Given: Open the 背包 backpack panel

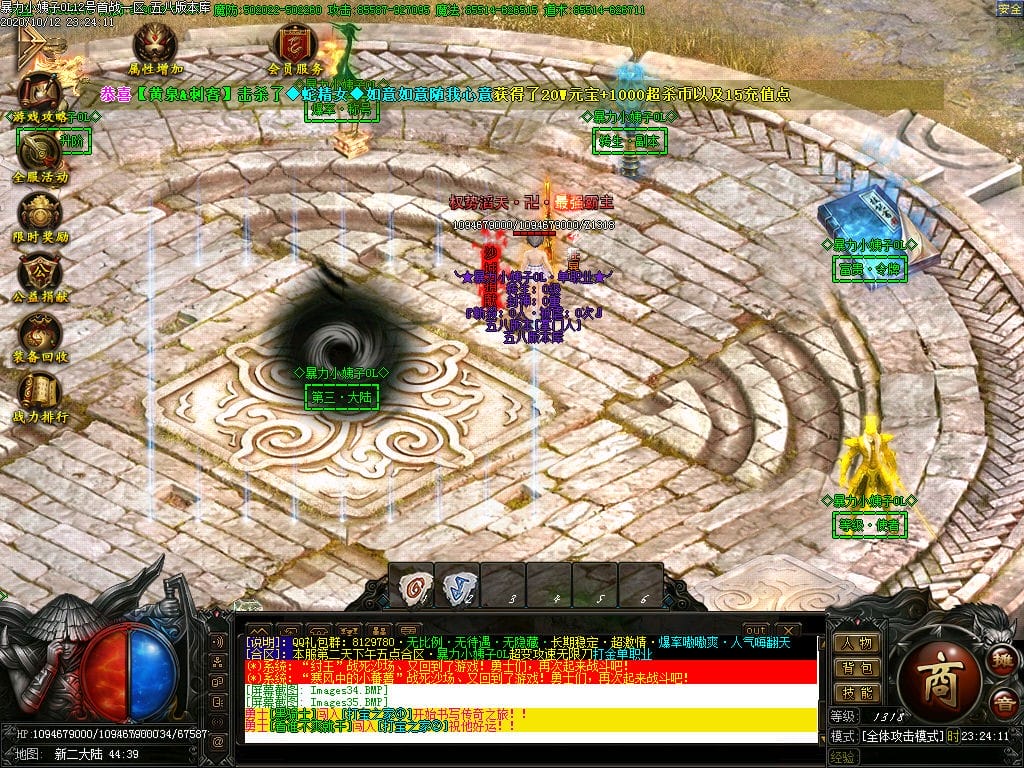Looking at the screenshot, I should [x=858, y=668].
